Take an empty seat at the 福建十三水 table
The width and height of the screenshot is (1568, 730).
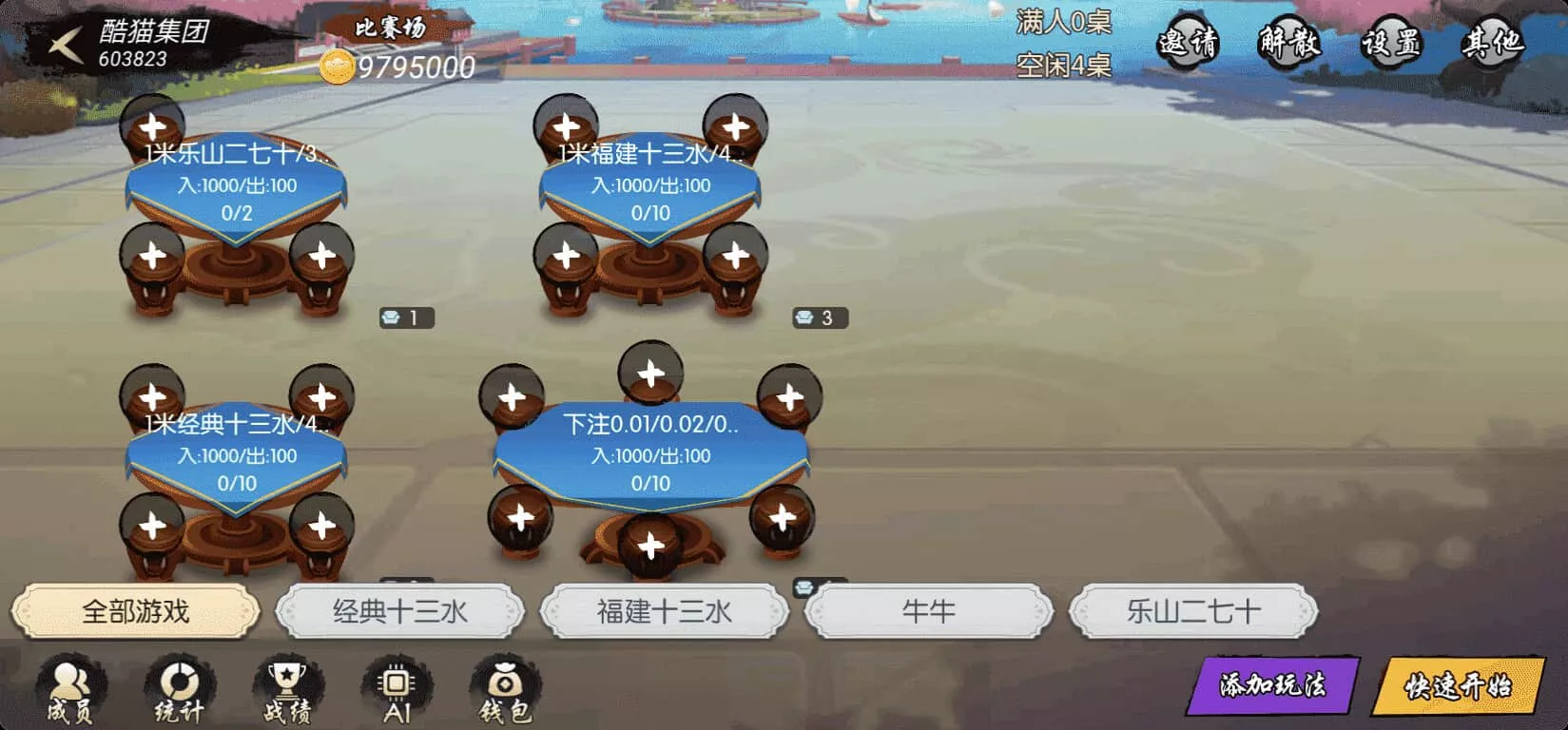coord(569,124)
